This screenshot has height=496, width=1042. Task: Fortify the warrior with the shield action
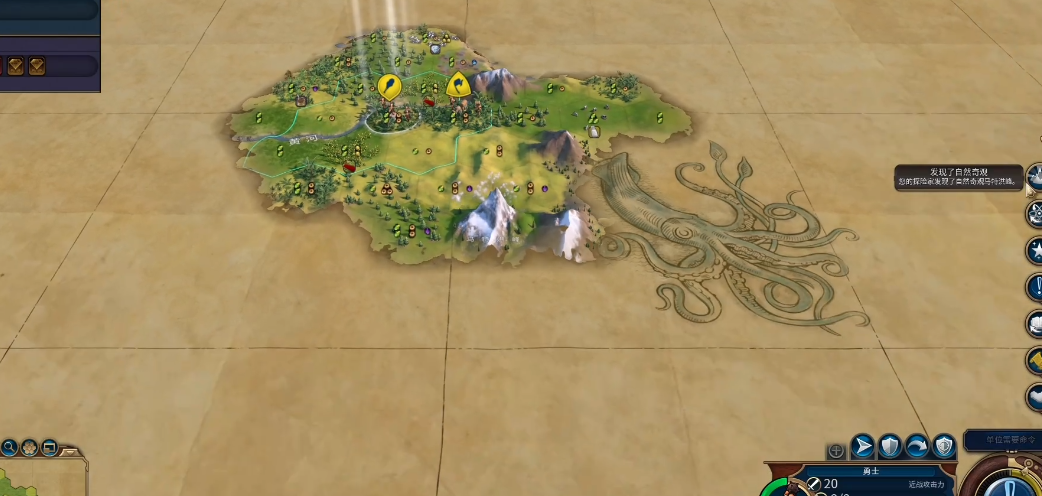click(x=890, y=447)
